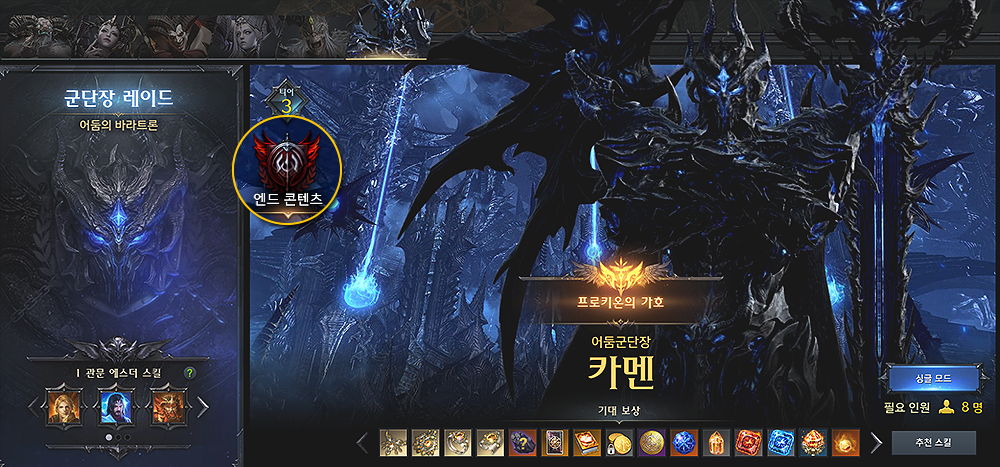The height and width of the screenshot is (467, 1000).
Task: Show the next Esther skills with the right arrow
Action: [204, 408]
